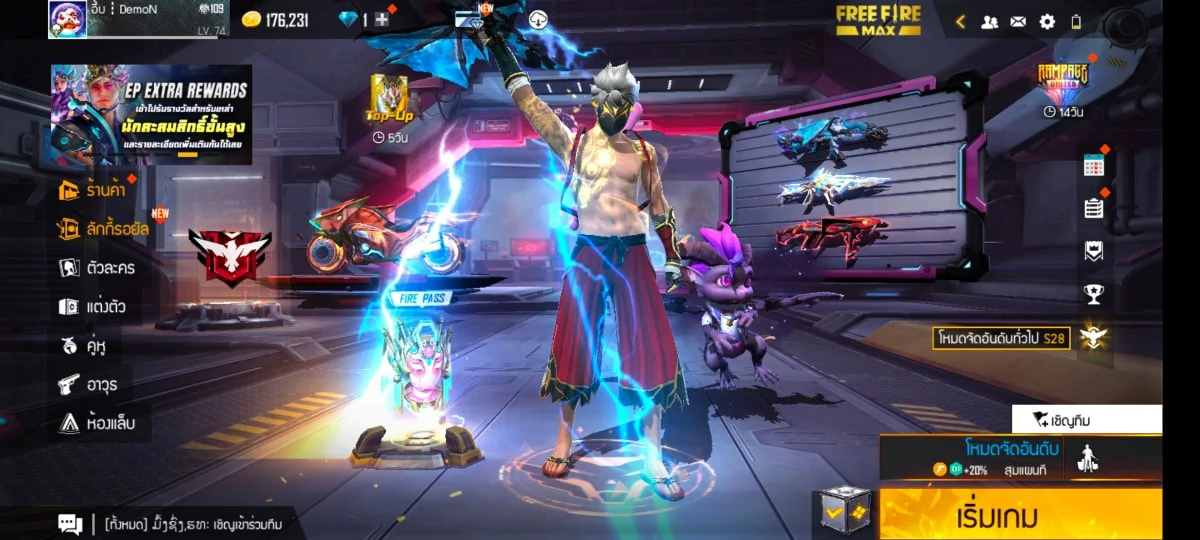Open the friends list icon
The width and height of the screenshot is (1200, 540).
[x=989, y=21]
